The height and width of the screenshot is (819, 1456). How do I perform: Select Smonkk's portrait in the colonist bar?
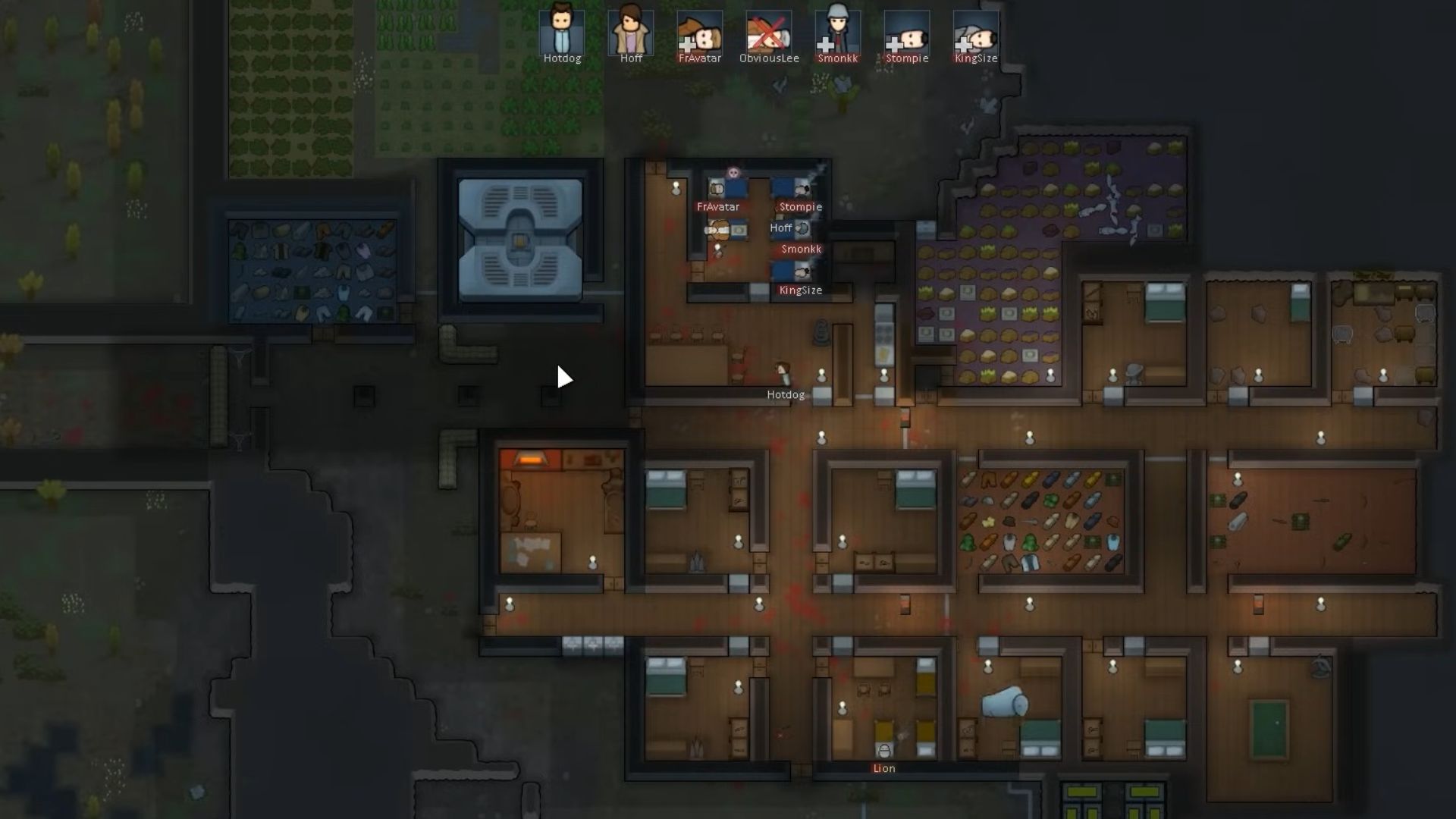(x=837, y=30)
